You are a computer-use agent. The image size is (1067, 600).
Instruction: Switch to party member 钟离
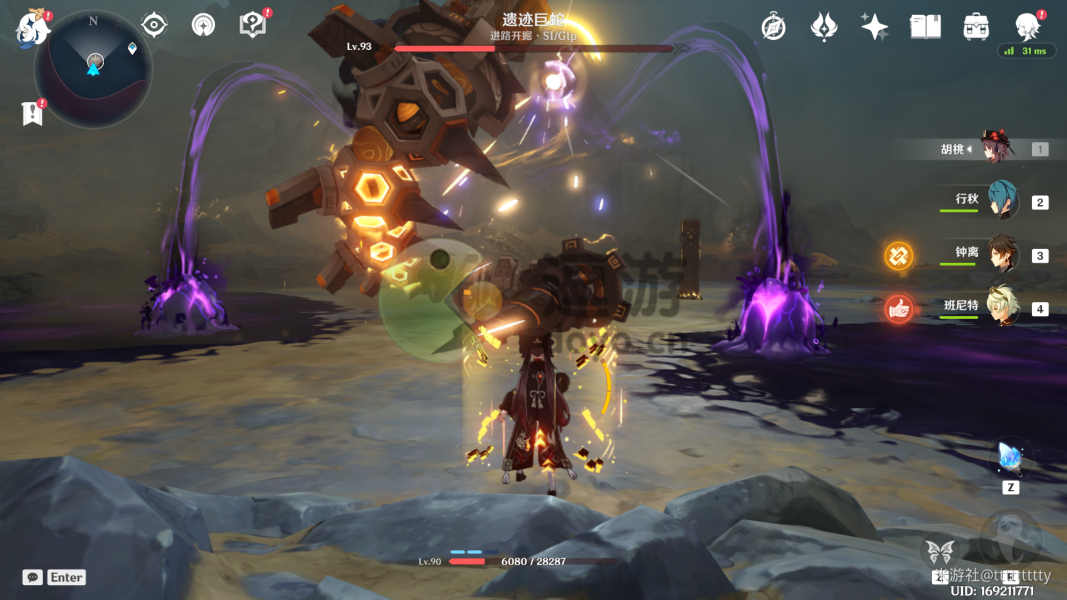1002,254
